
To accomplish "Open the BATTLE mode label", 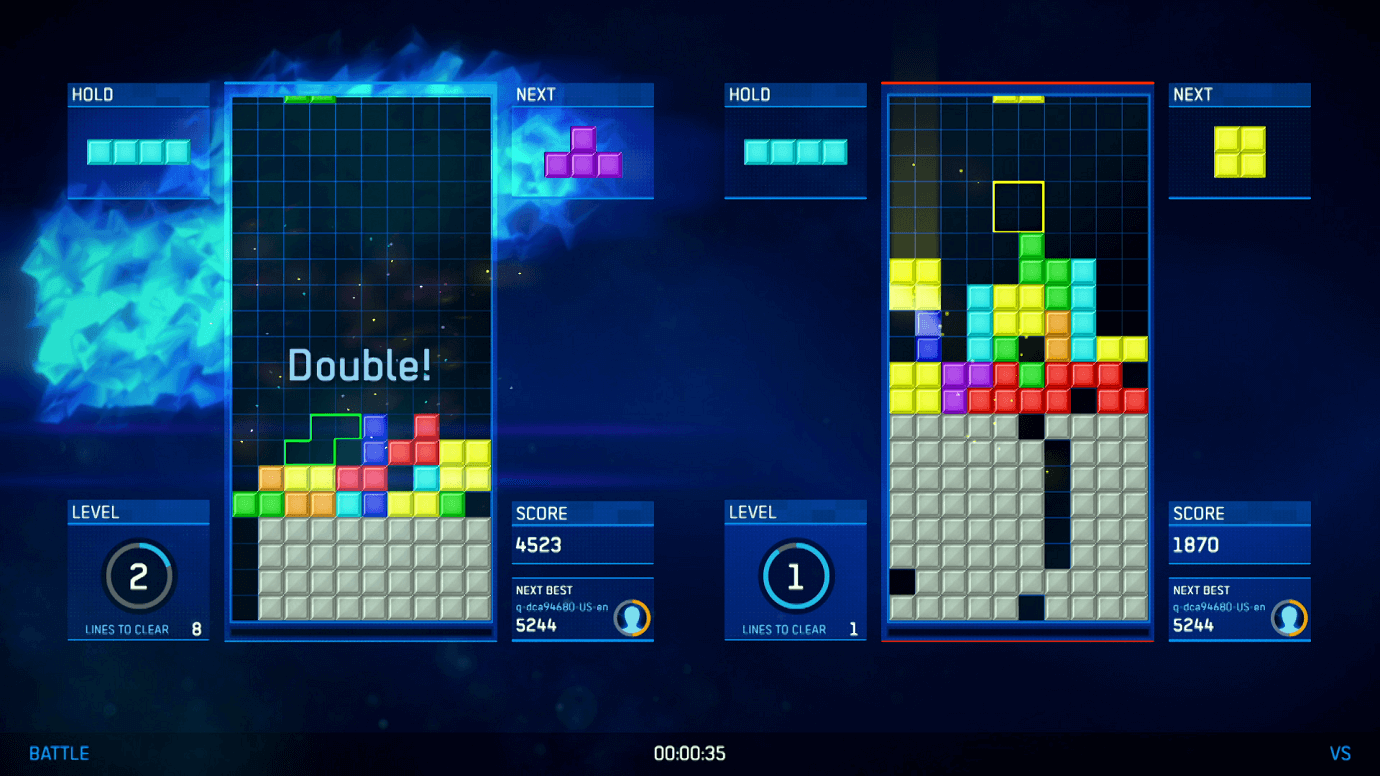I will point(57,753).
